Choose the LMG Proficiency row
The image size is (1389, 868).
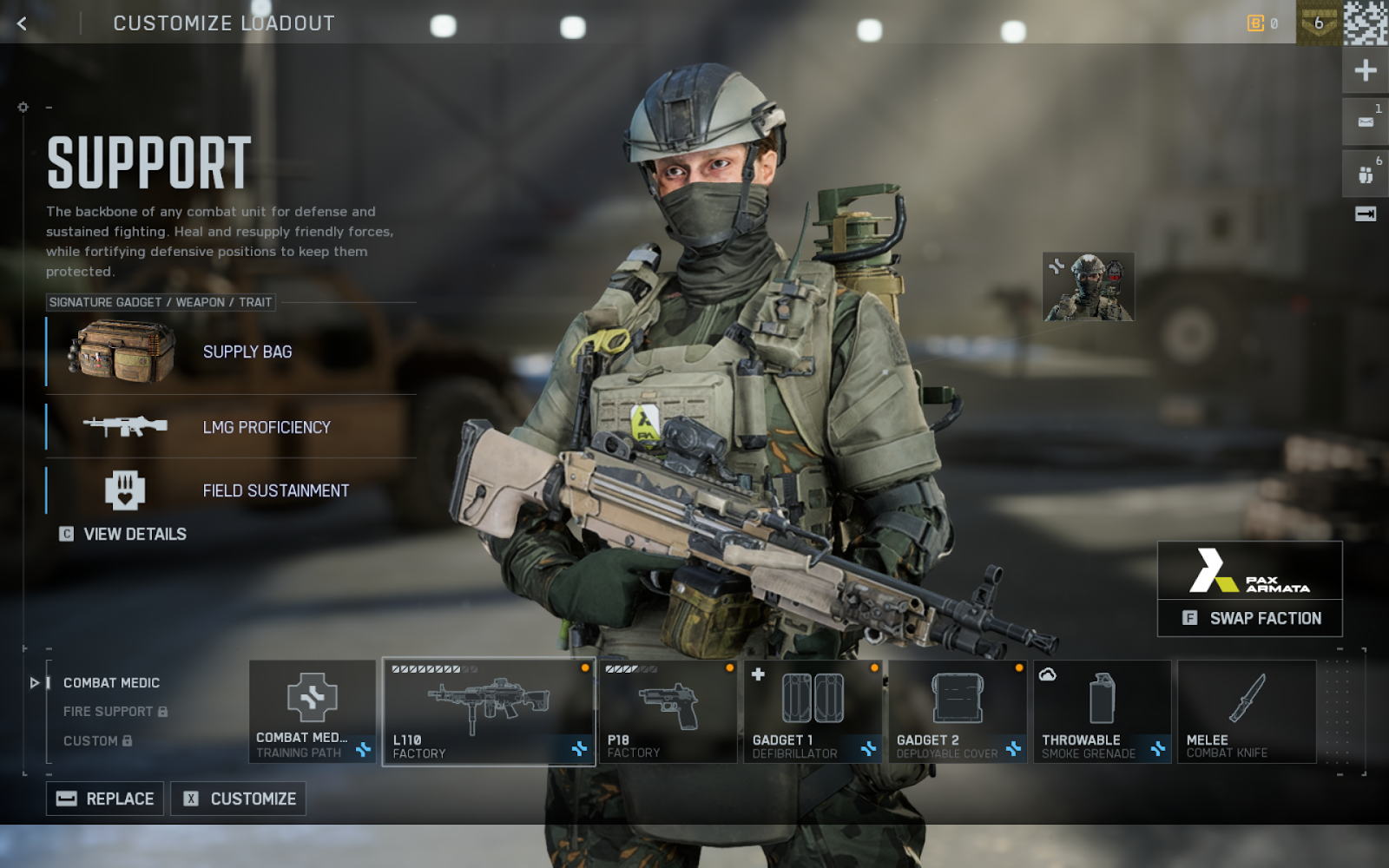tap(231, 427)
